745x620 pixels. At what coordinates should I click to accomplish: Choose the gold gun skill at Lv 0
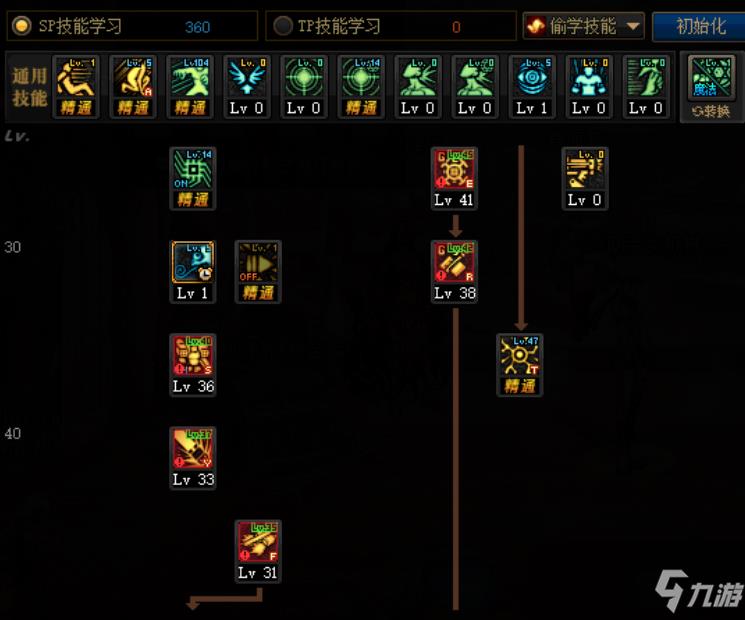tap(585, 170)
